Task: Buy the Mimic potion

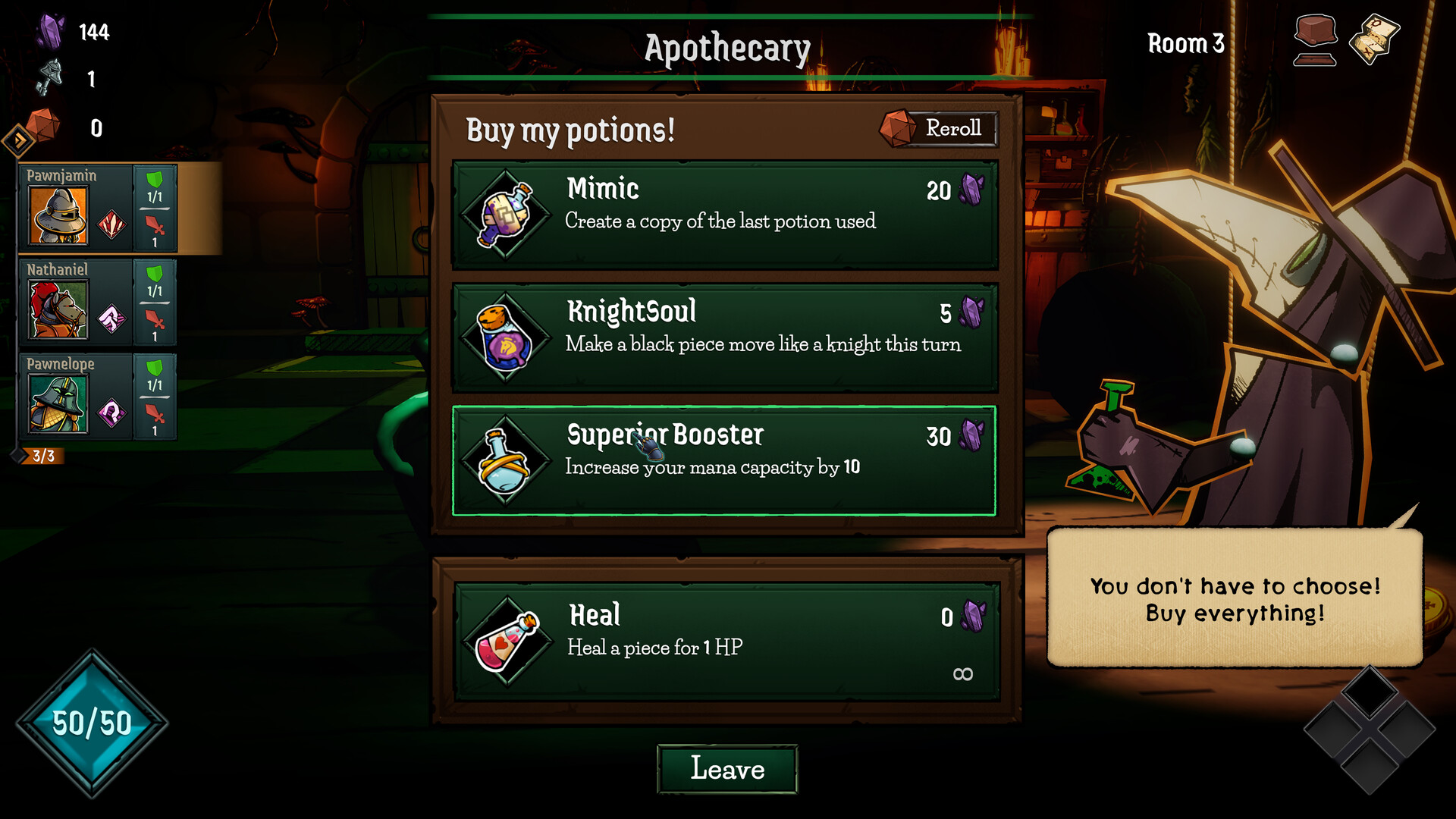Action: tap(724, 215)
